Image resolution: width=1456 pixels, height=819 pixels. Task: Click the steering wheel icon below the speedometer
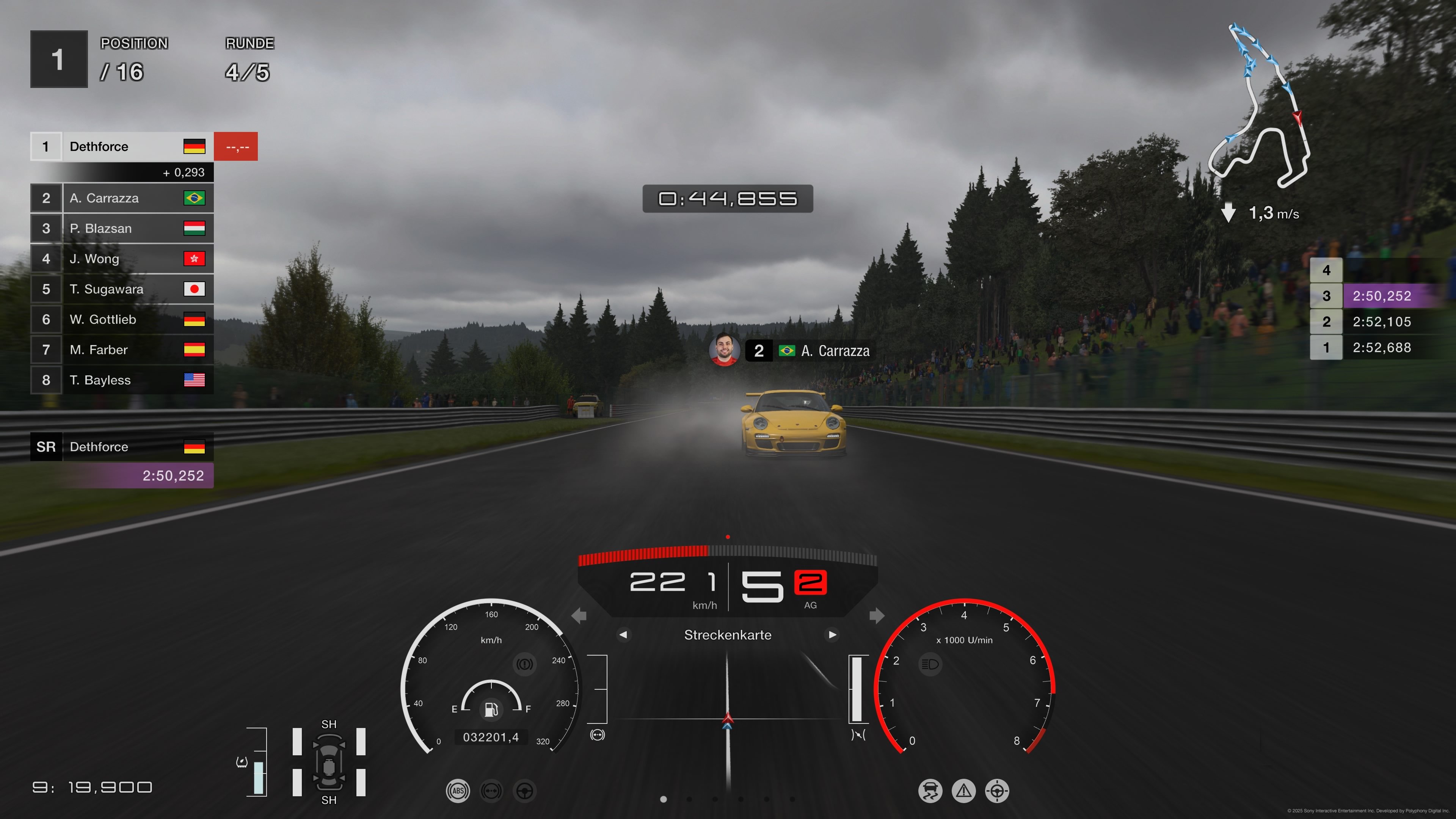[524, 791]
